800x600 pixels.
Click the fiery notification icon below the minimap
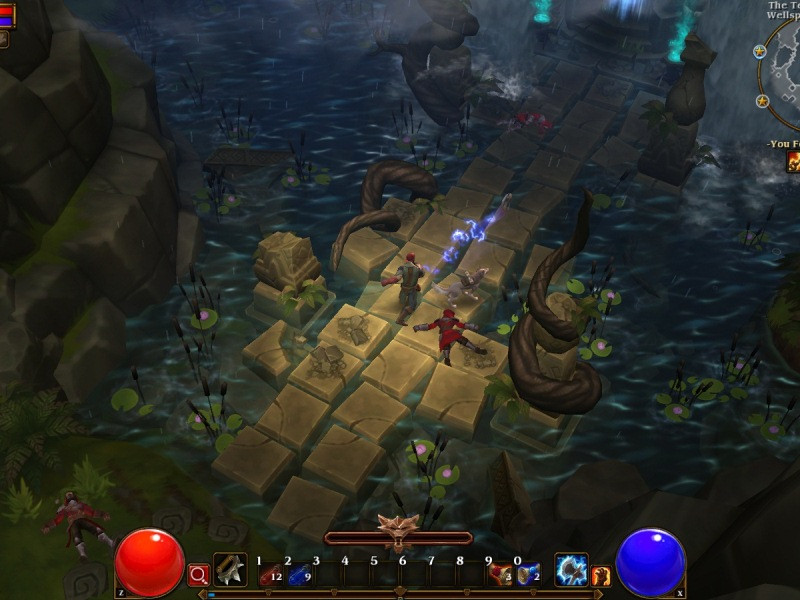click(793, 161)
